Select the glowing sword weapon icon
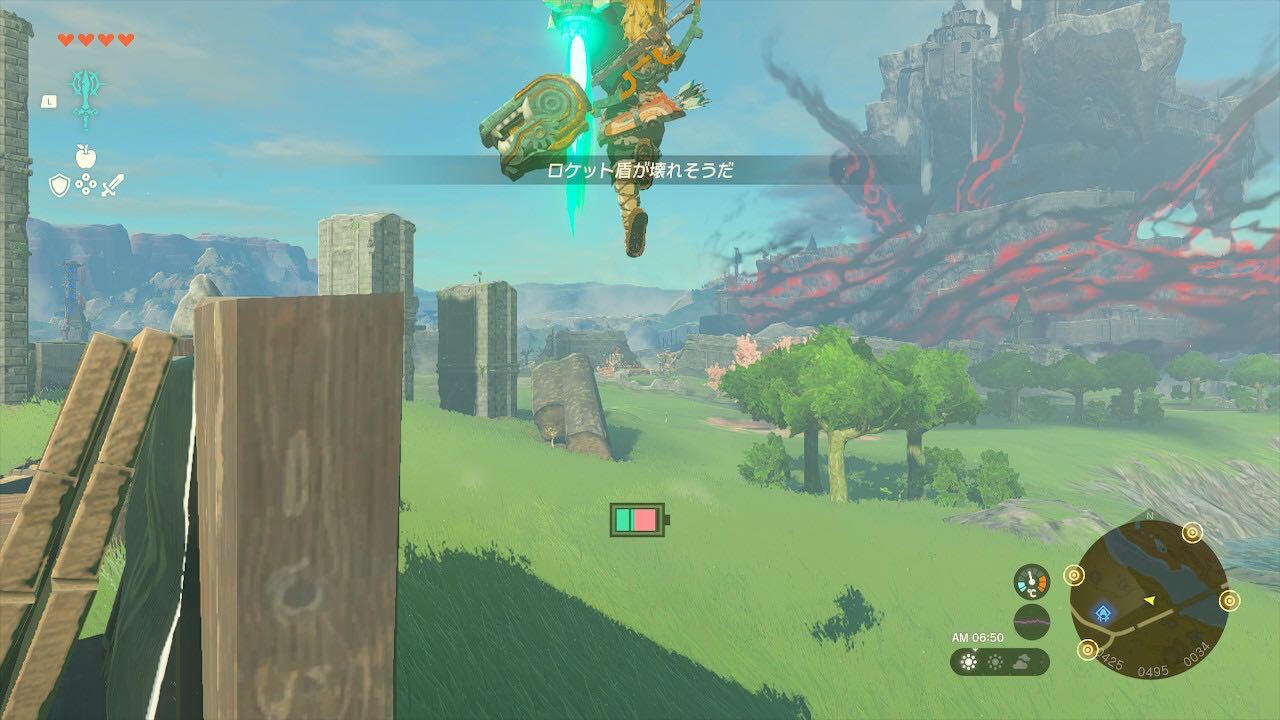1280x720 pixels. coord(85,96)
